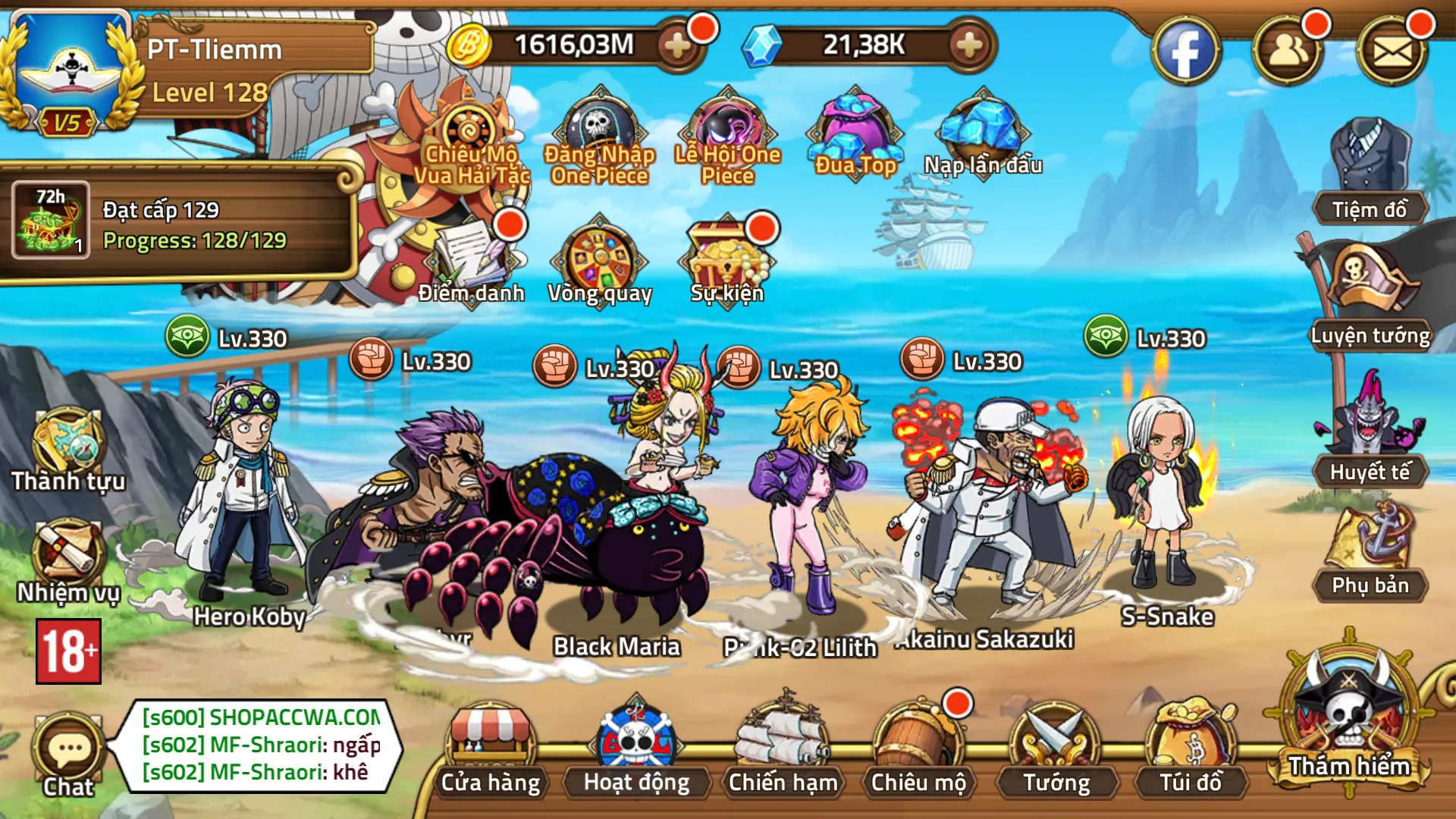
Task: Open the Chiêu mộ recruit barrel
Action: 918,747
